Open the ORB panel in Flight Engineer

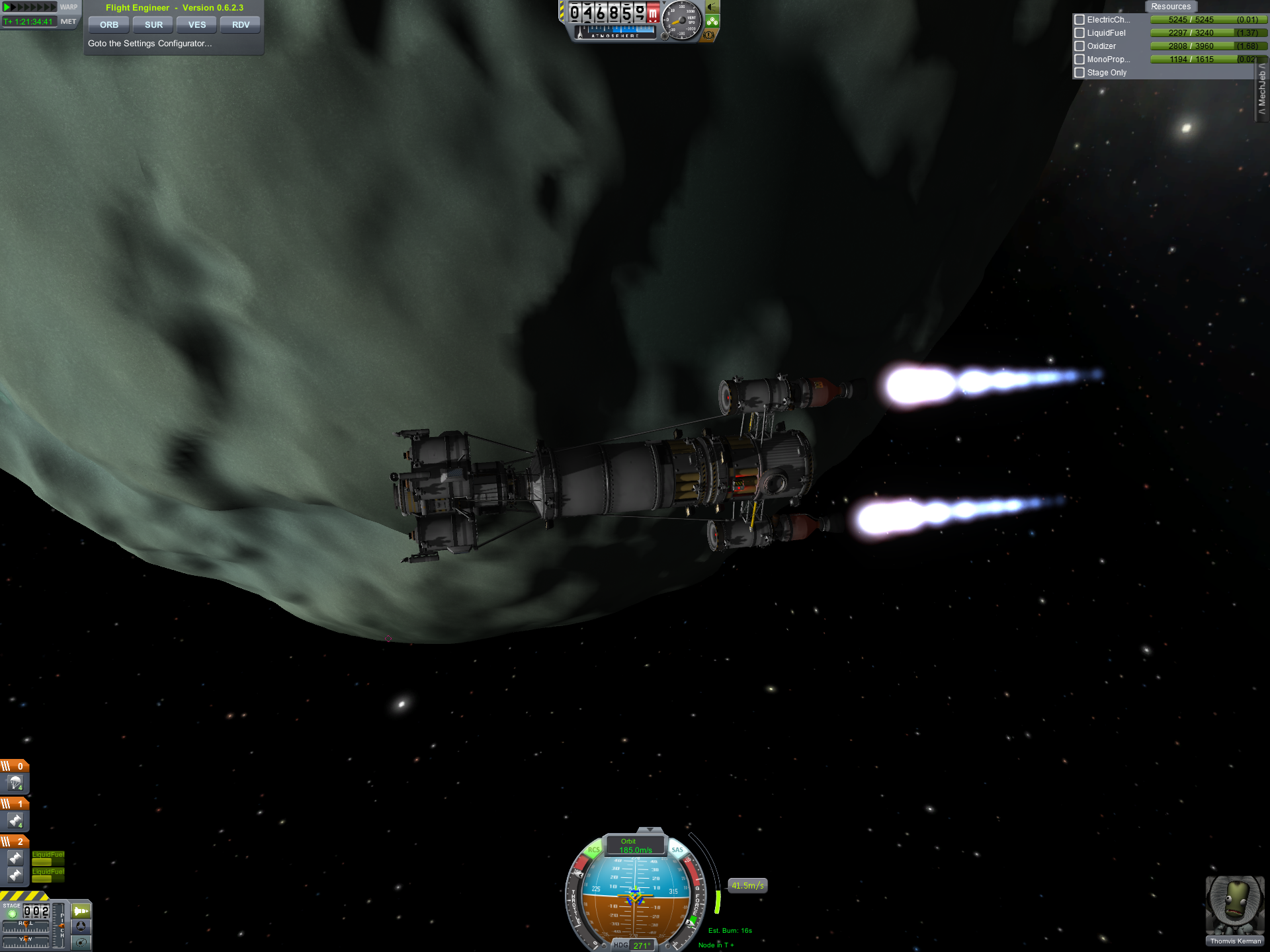point(109,25)
